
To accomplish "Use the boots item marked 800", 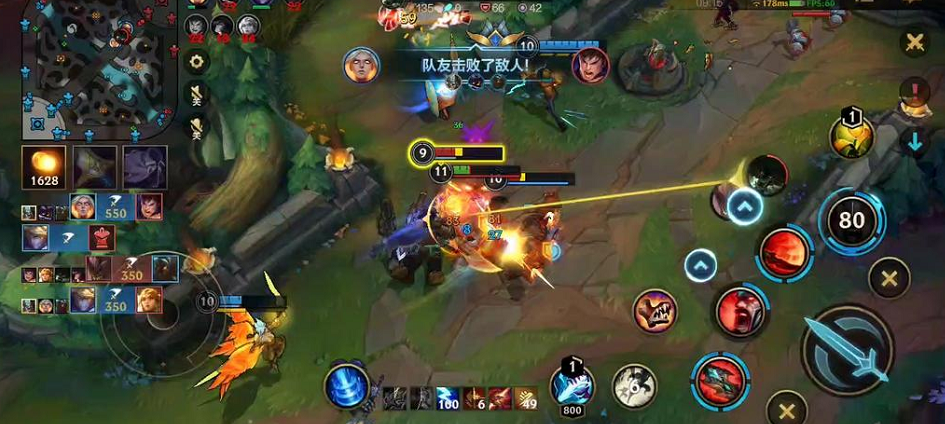I will click(x=572, y=385).
